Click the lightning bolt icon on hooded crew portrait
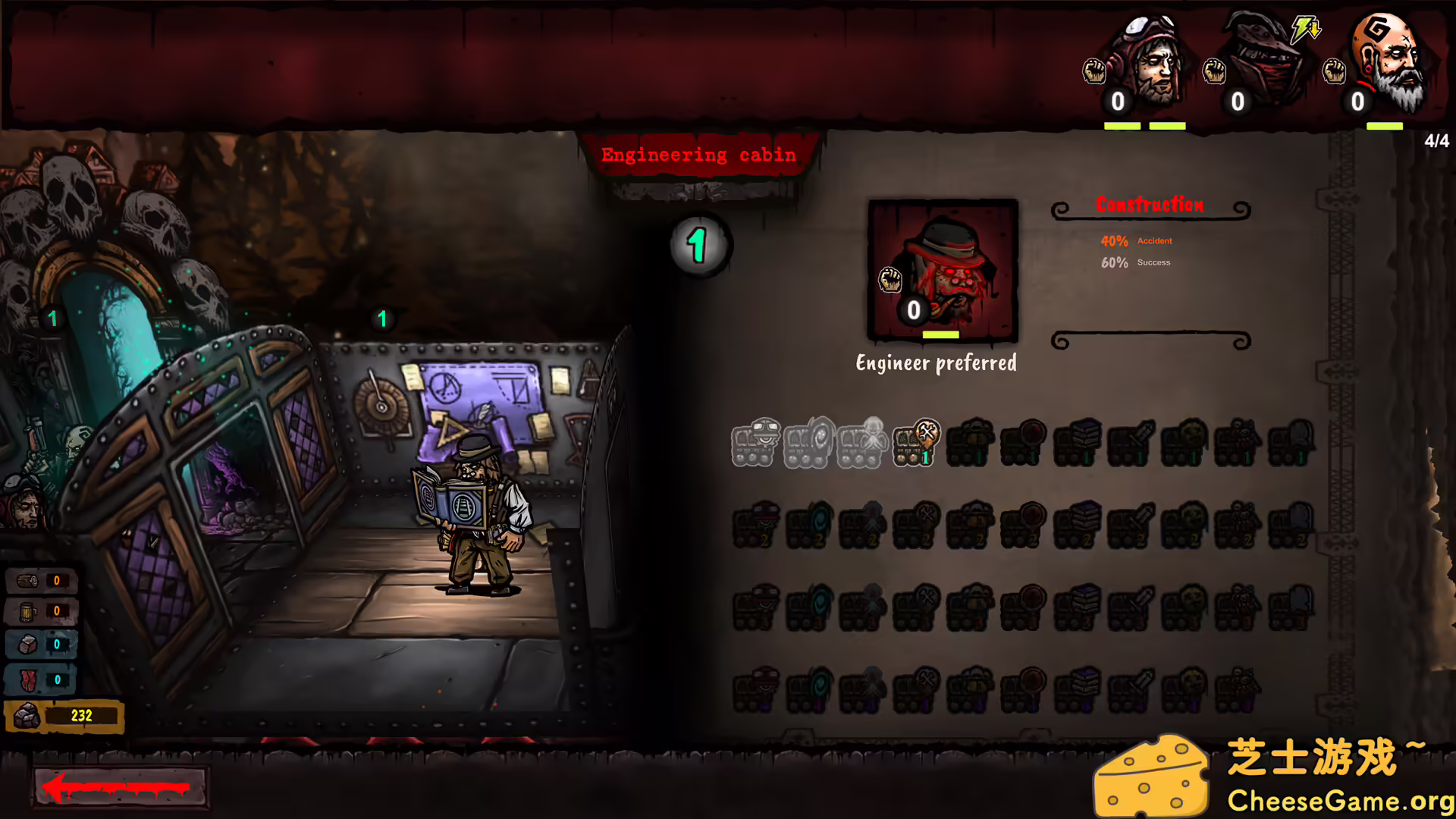The width and height of the screenshot is (1456, 819). click(1305, 28)
